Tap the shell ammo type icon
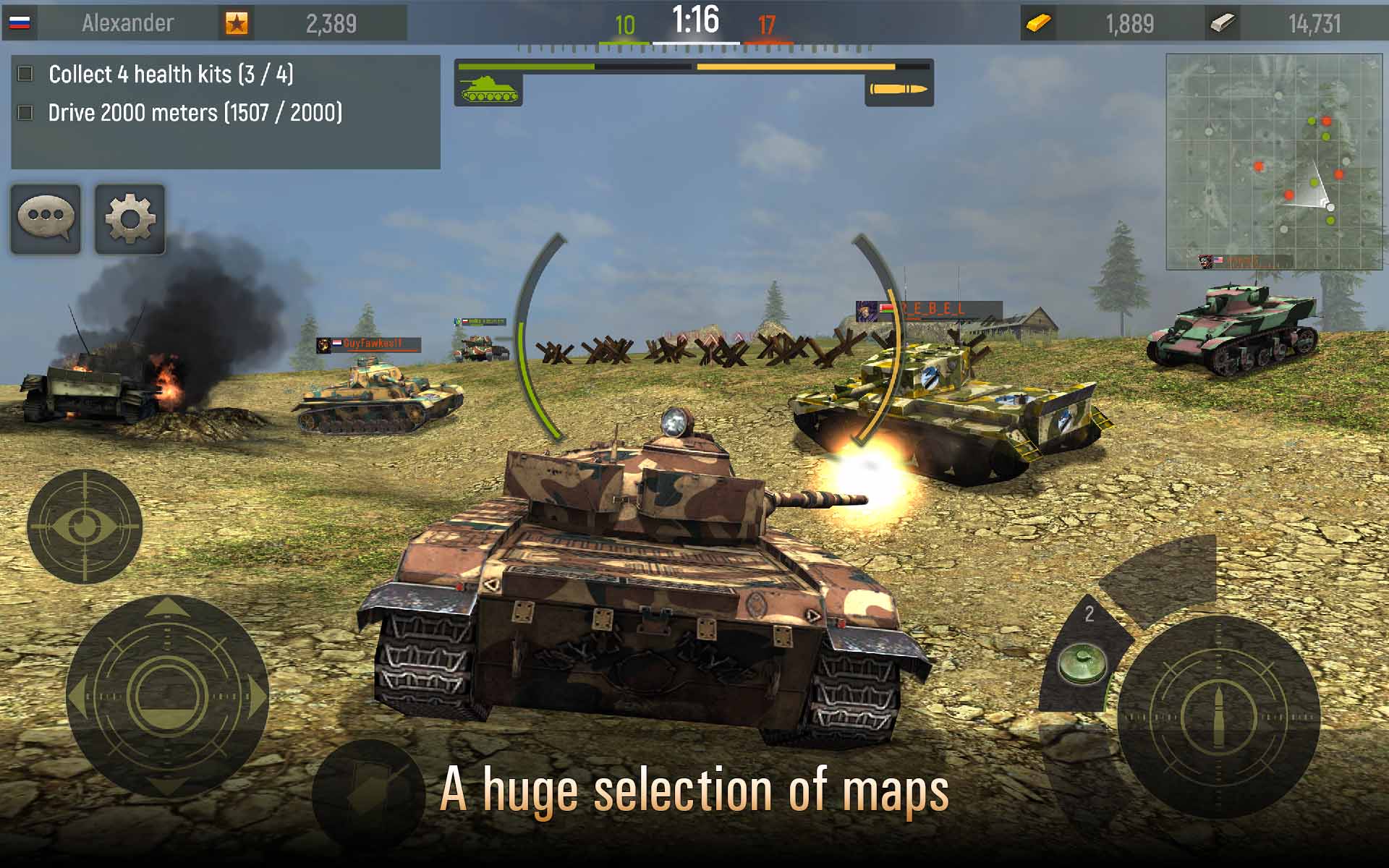The width and height of the screenshot is (1389, 868). [899, 89]
